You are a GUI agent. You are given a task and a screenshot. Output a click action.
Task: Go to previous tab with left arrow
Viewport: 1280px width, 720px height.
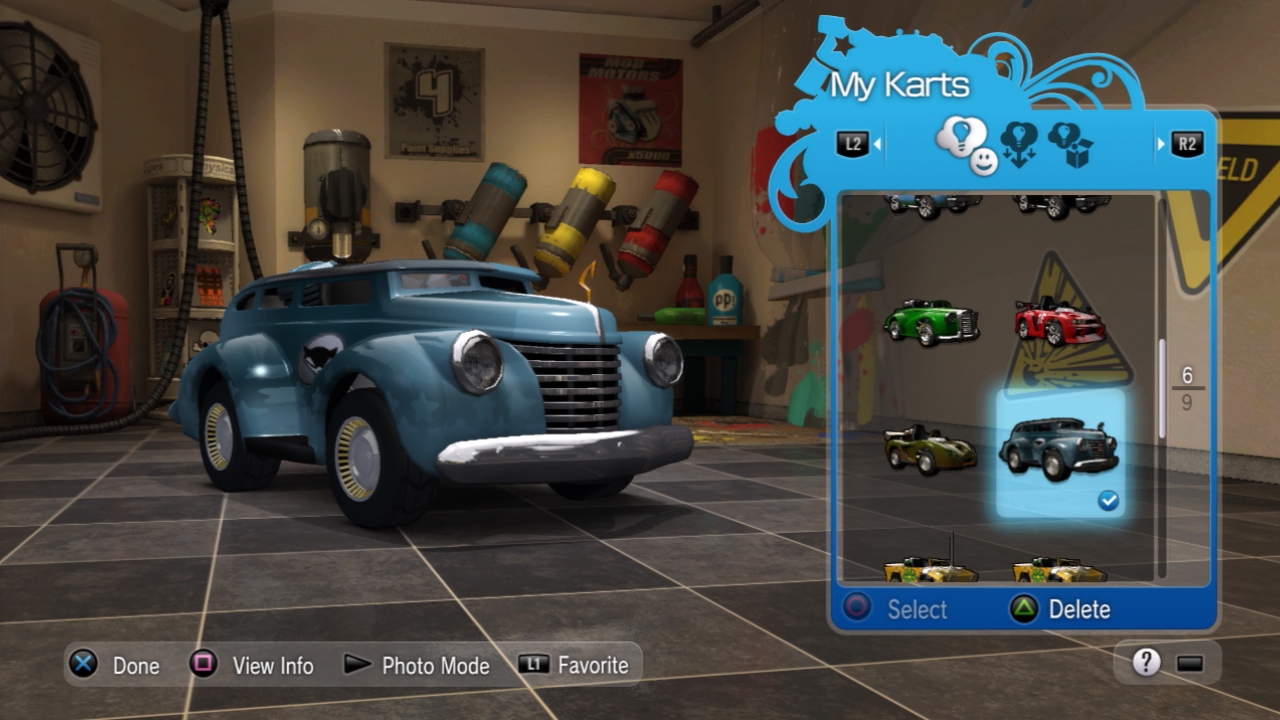[x=858, y=144]
